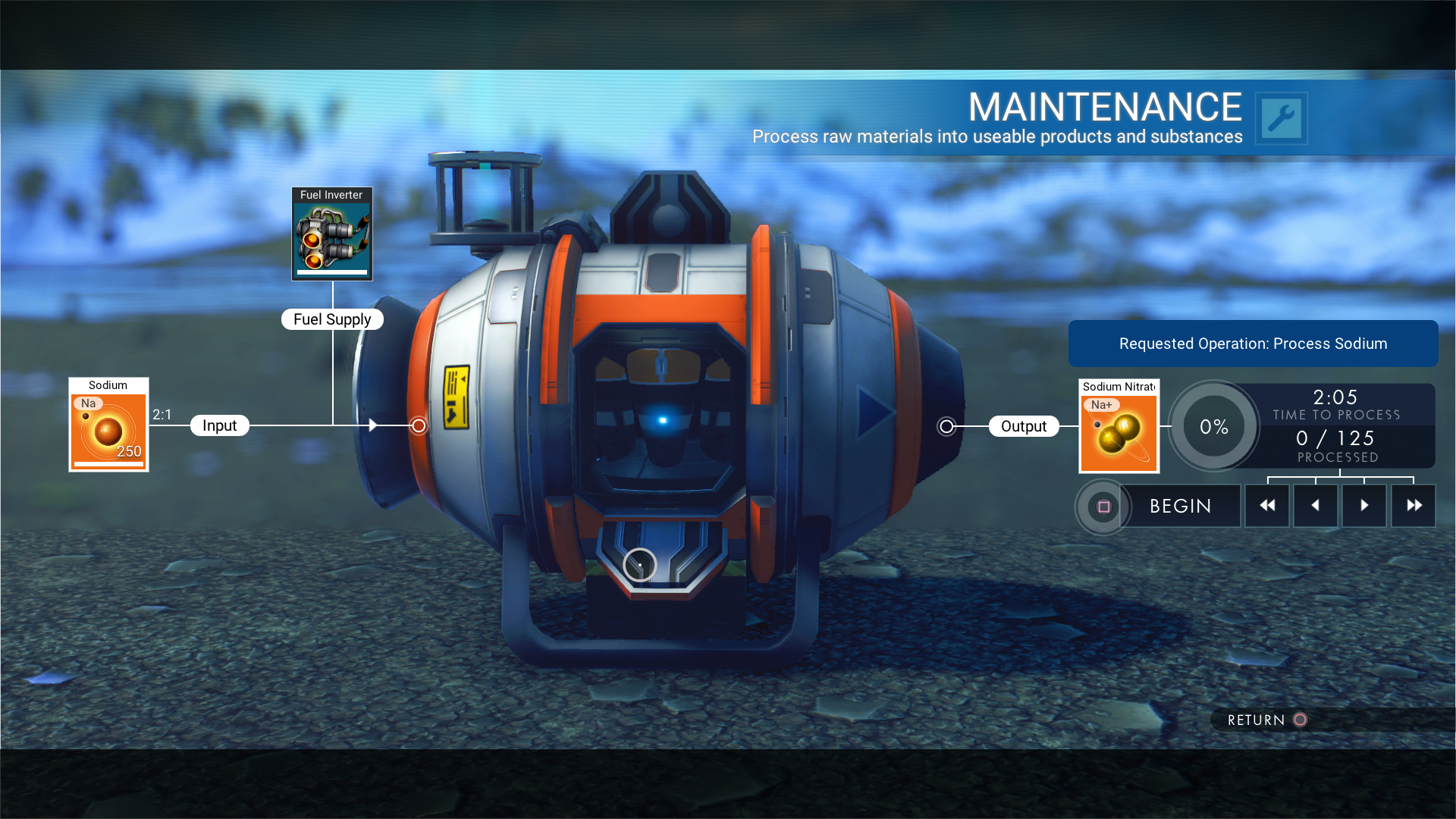Set maximum amount with double right arrows
The image size is (1456, 819).
click(1413, 506)
